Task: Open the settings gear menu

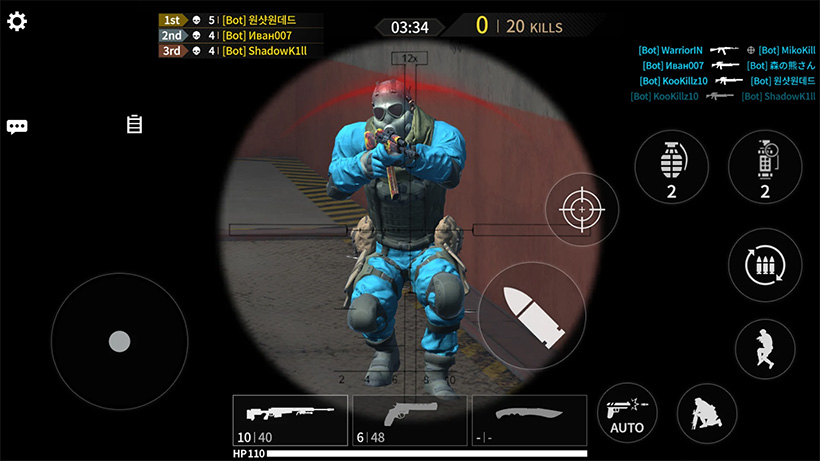Action: pyautogui.click(x=17, y=21)
